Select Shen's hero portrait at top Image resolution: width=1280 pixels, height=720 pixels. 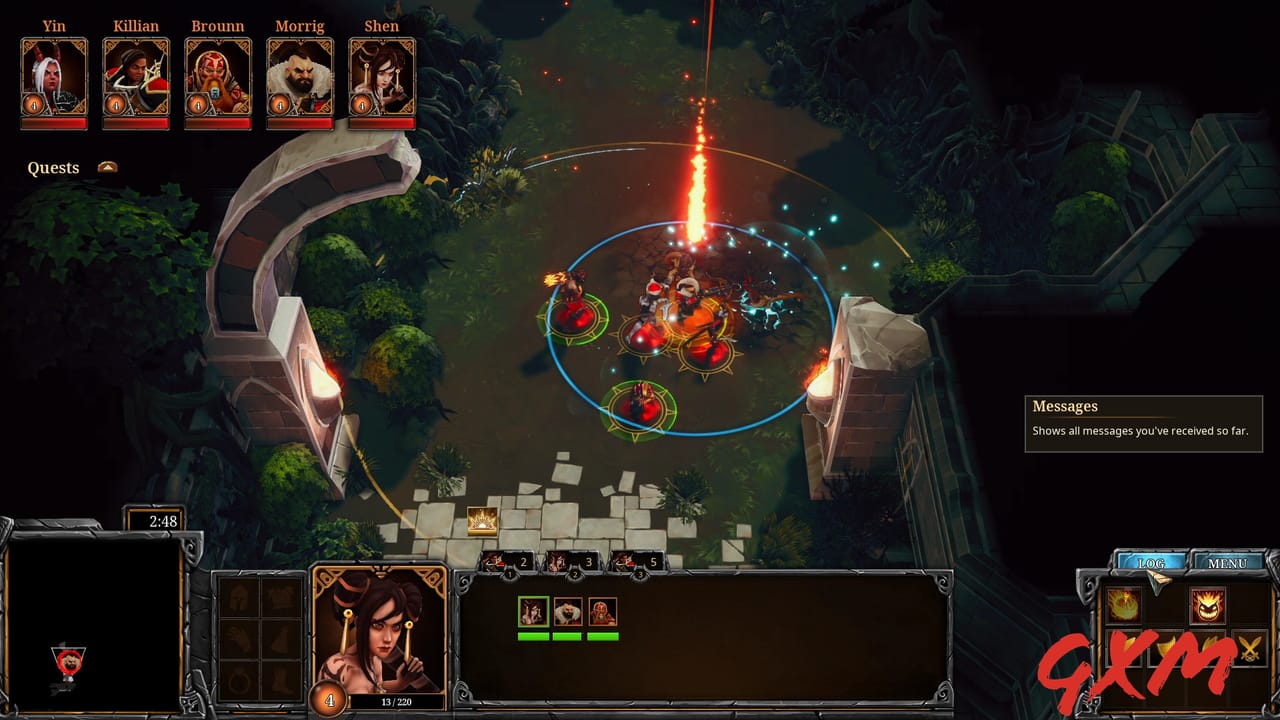pos(382,78)
